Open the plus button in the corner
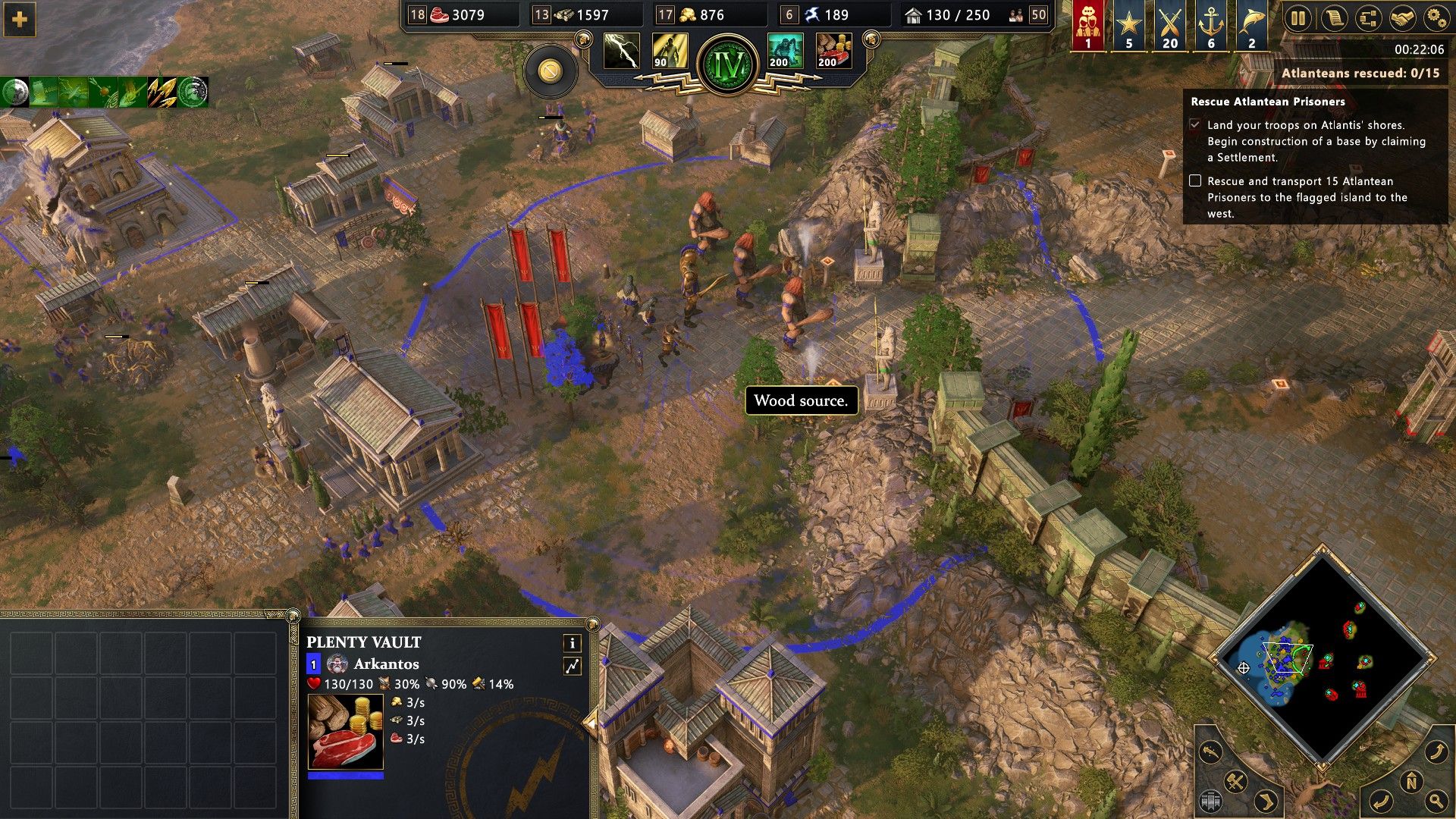Image resolution: width=1456 pixels, height=819 pixels. (x=20, y=20)
